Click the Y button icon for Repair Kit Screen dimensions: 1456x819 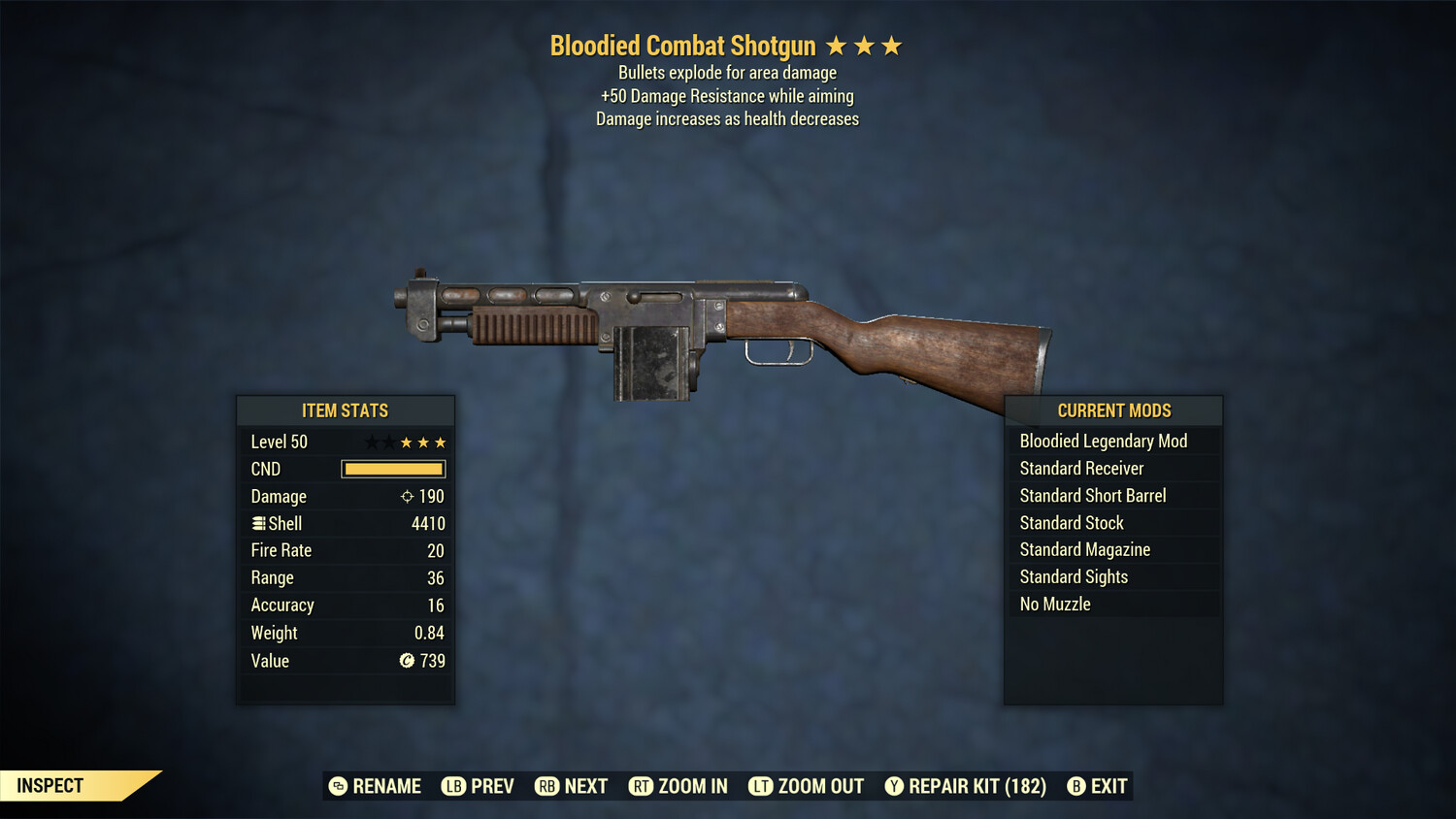pyautogui.click(x=893, y=786)
